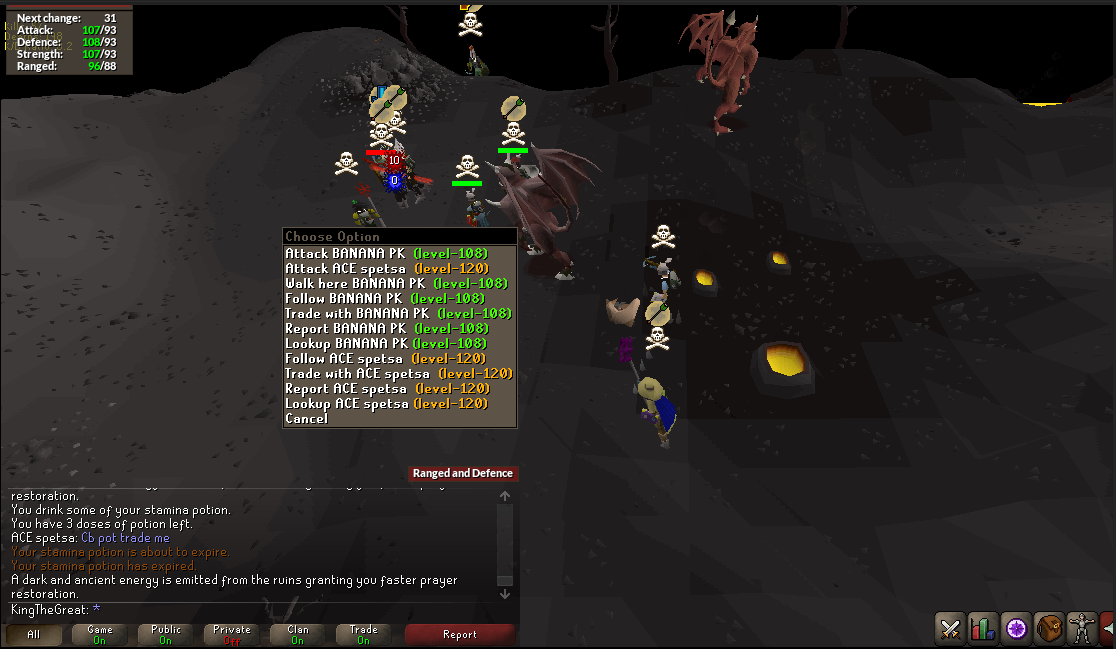Open the Clan chat tab

(298, 634)
